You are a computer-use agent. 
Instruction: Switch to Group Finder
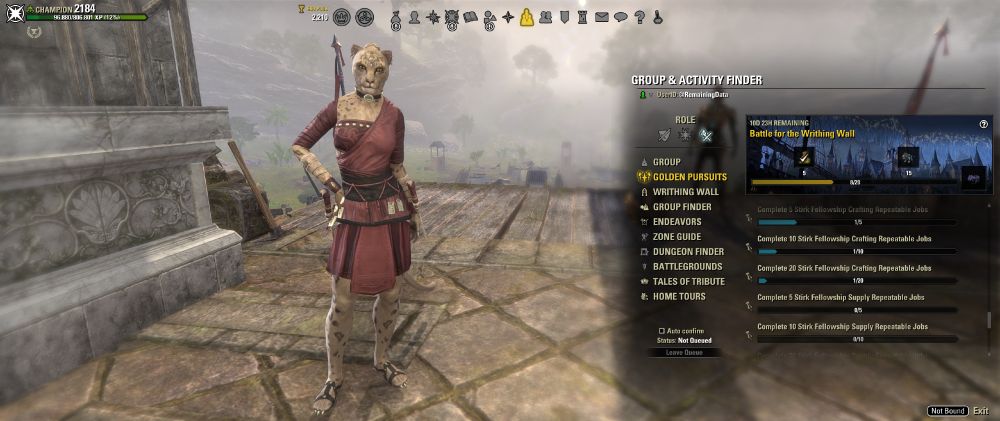tap(682, 207)
